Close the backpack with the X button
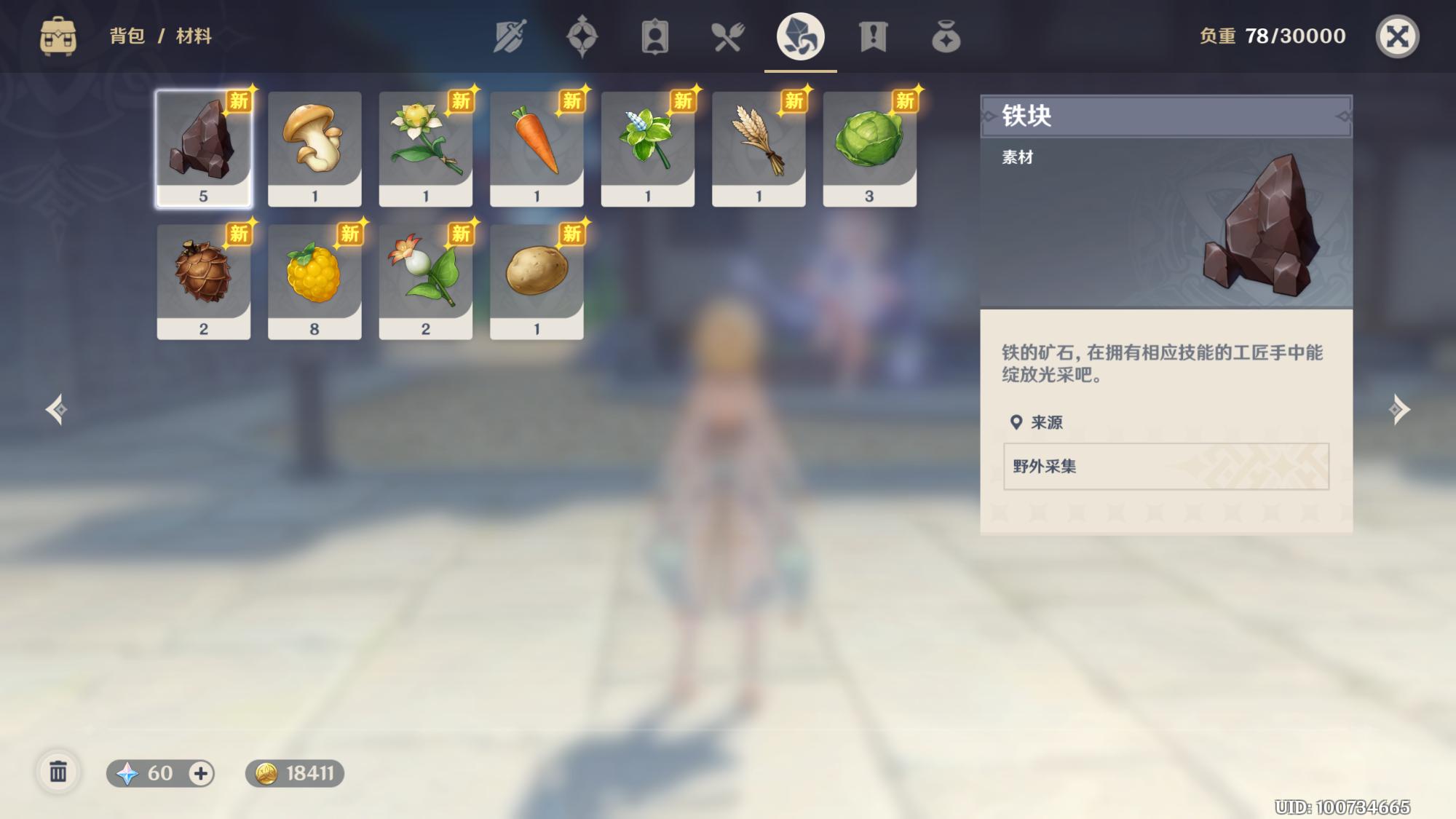The width and height of the screenshot is (1456, 819). [1397, 36]
